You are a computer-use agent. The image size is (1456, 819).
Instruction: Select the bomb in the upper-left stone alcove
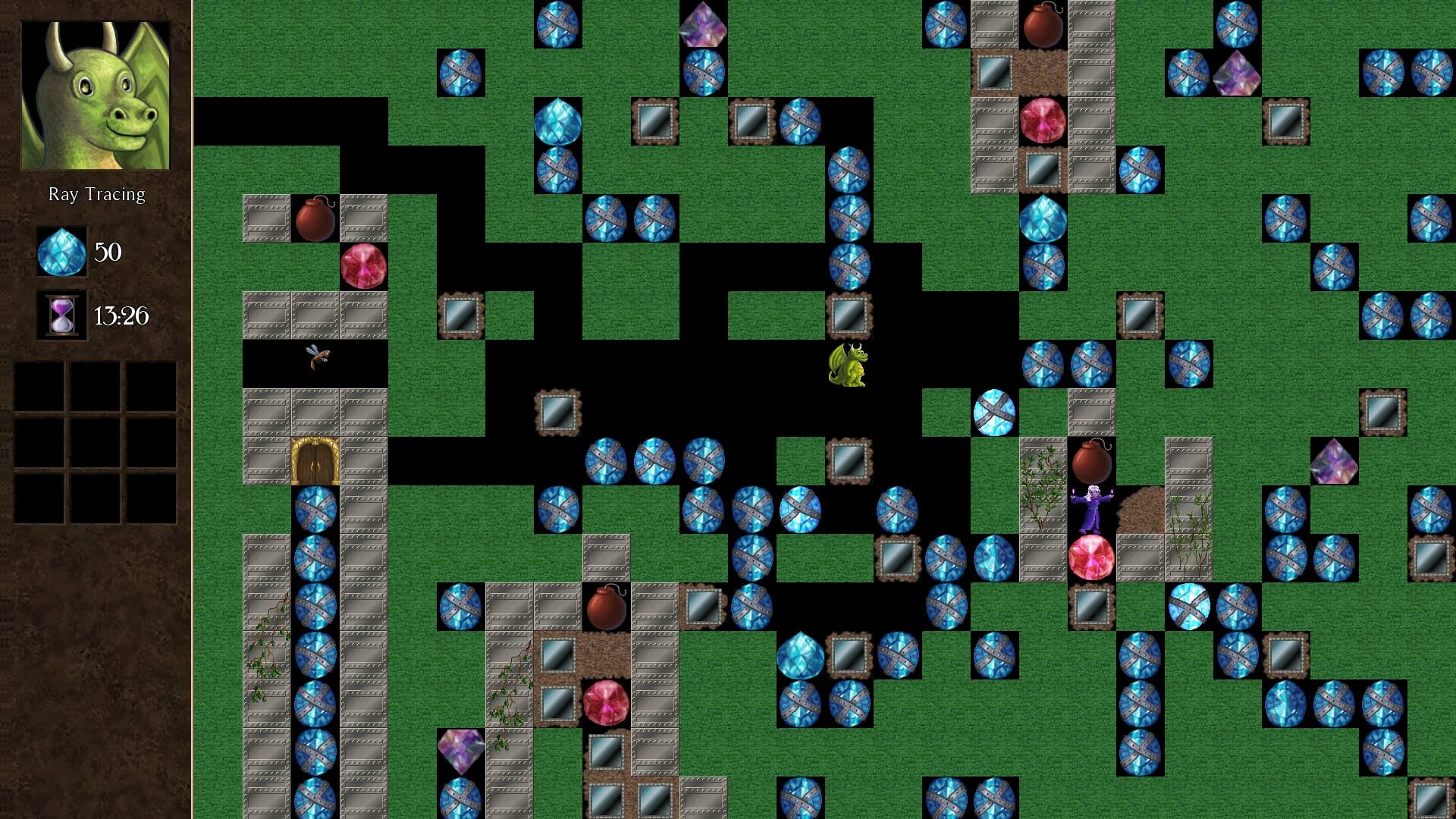(316, 216)
